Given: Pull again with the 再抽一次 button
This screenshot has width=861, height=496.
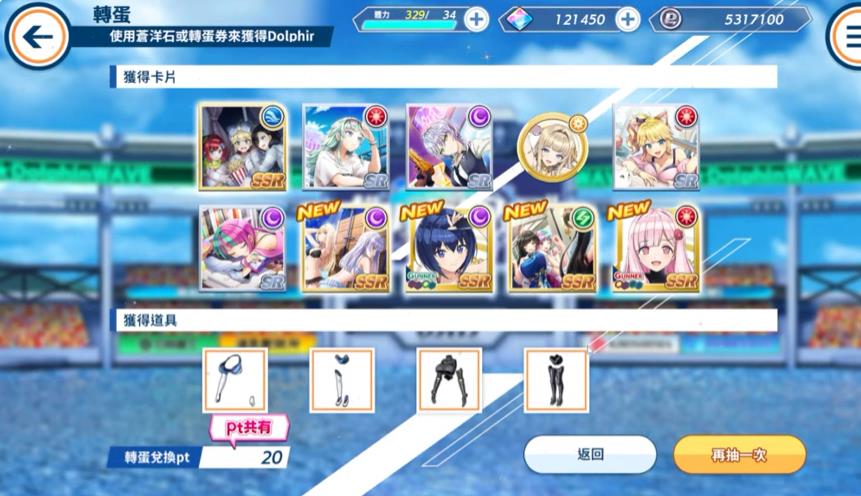Looking at the screenshot, I should [739, 454].
